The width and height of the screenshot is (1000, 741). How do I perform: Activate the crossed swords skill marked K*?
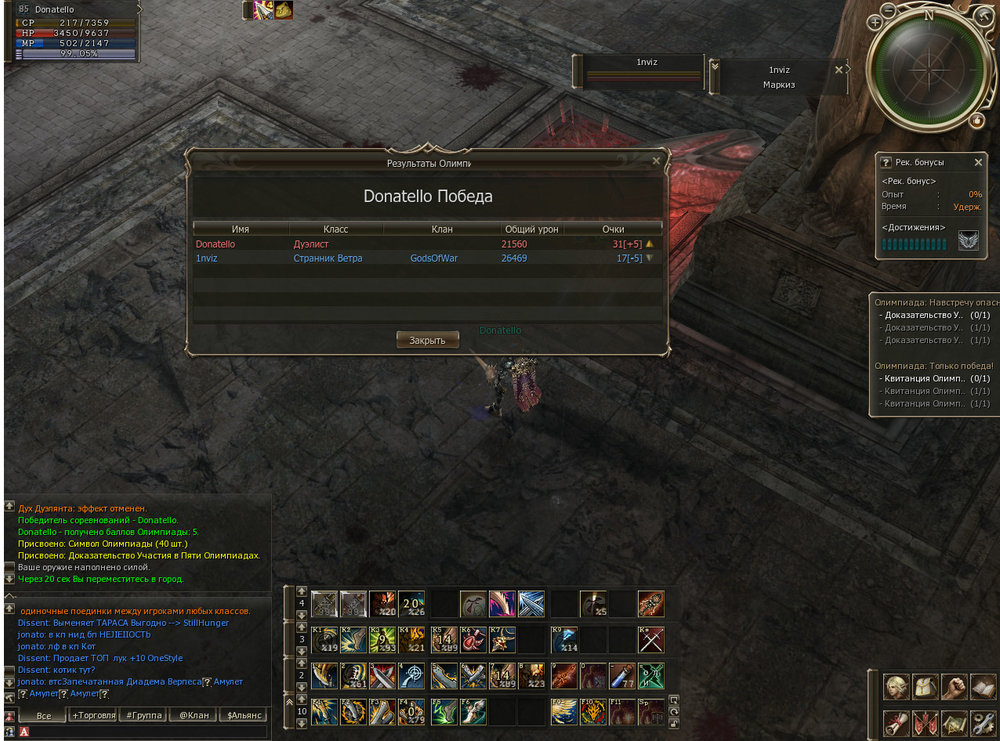(651, 639)
